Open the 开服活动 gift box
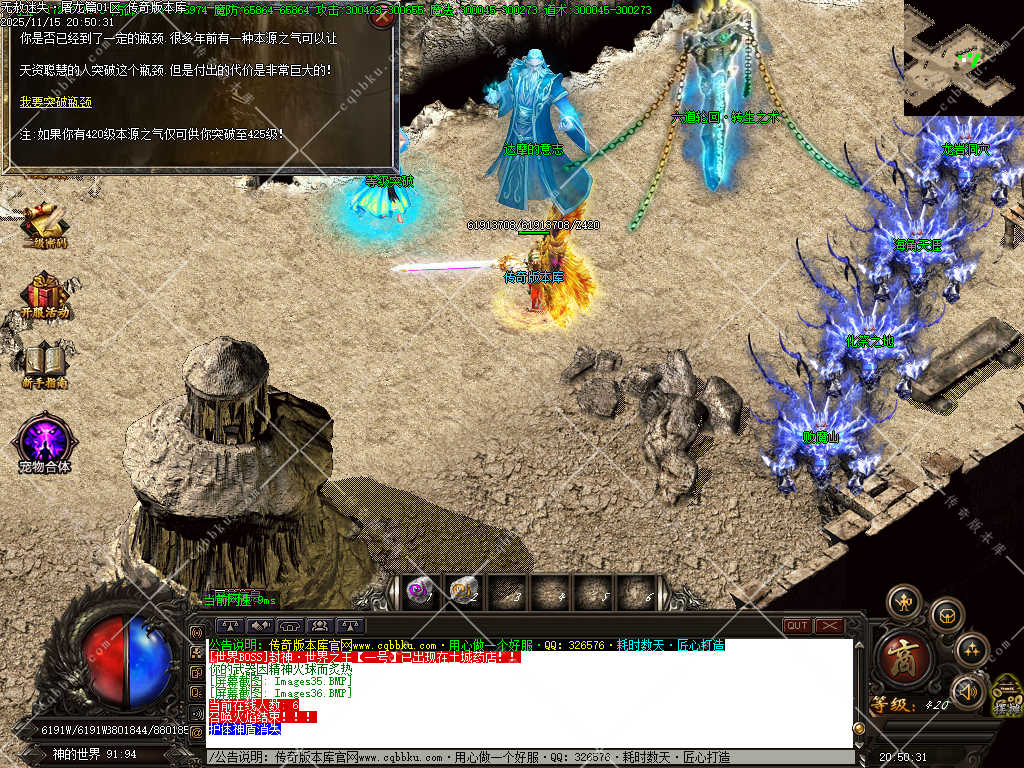 (x=45, y=293)
